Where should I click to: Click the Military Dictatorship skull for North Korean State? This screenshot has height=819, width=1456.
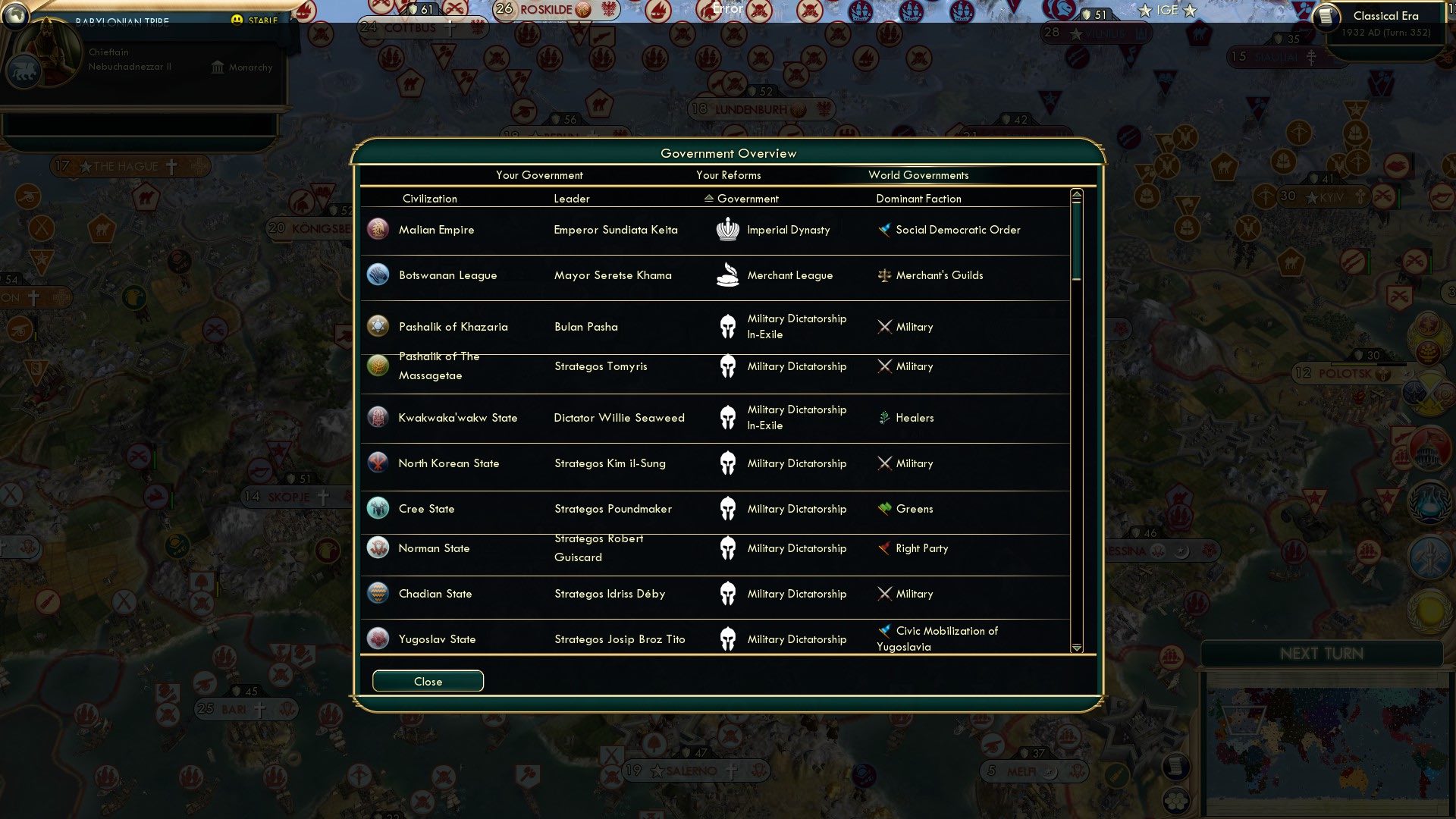pyautogui.click(x=728, y=463)
